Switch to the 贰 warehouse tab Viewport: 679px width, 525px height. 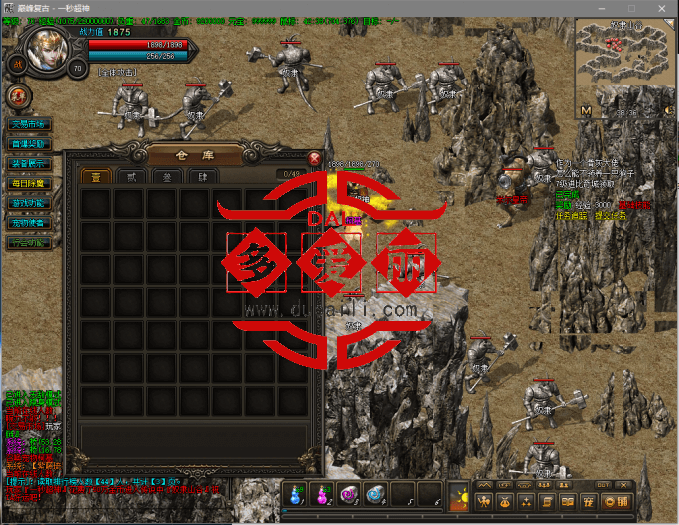point(131,177)
